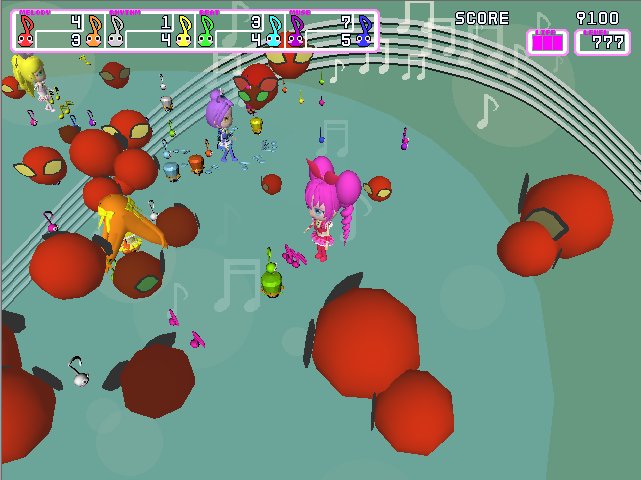
Task: Click the cyan note icon
Action: coord(274,31)
